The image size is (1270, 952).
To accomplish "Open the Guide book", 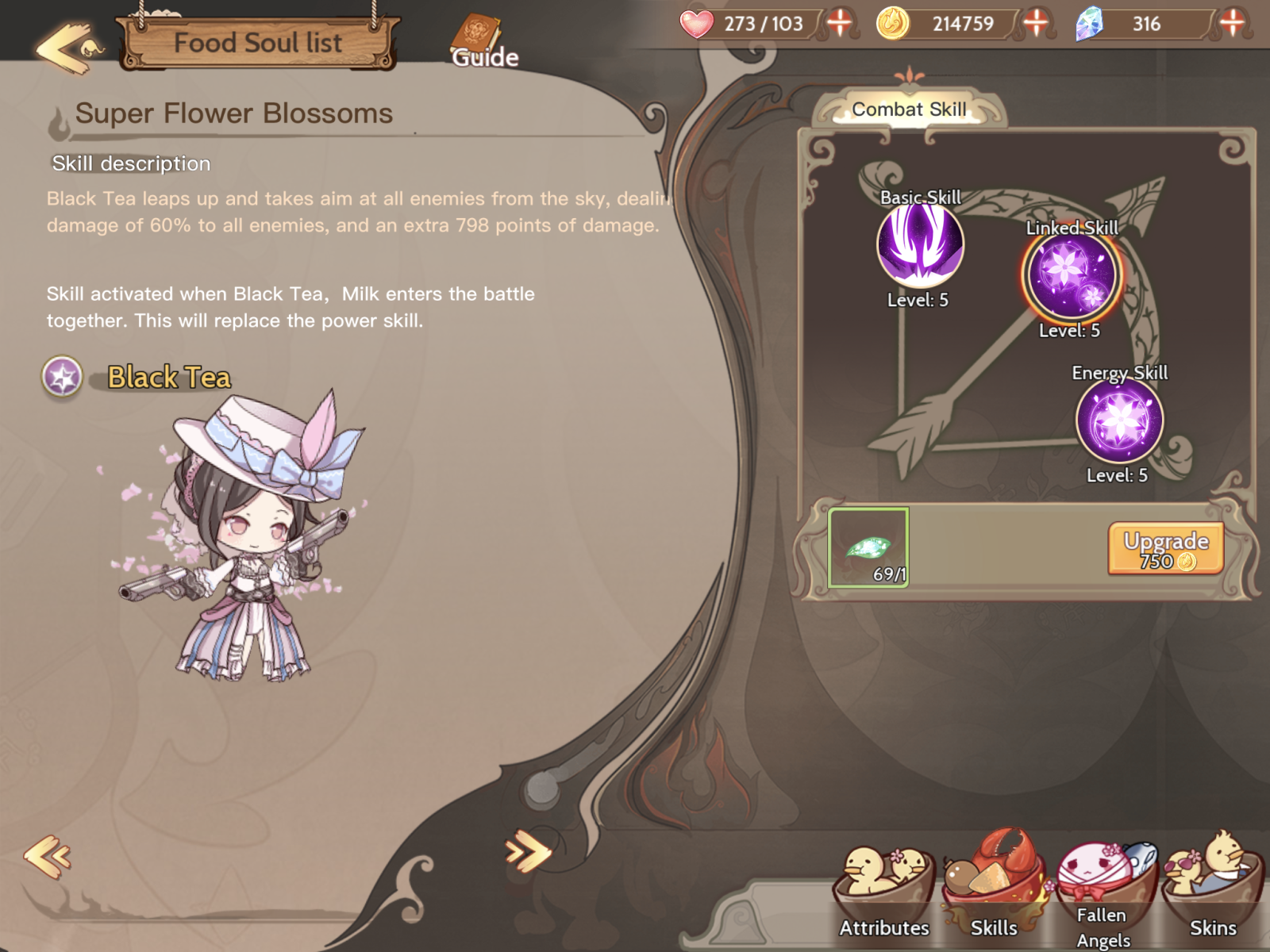I will tap(480, 41).
